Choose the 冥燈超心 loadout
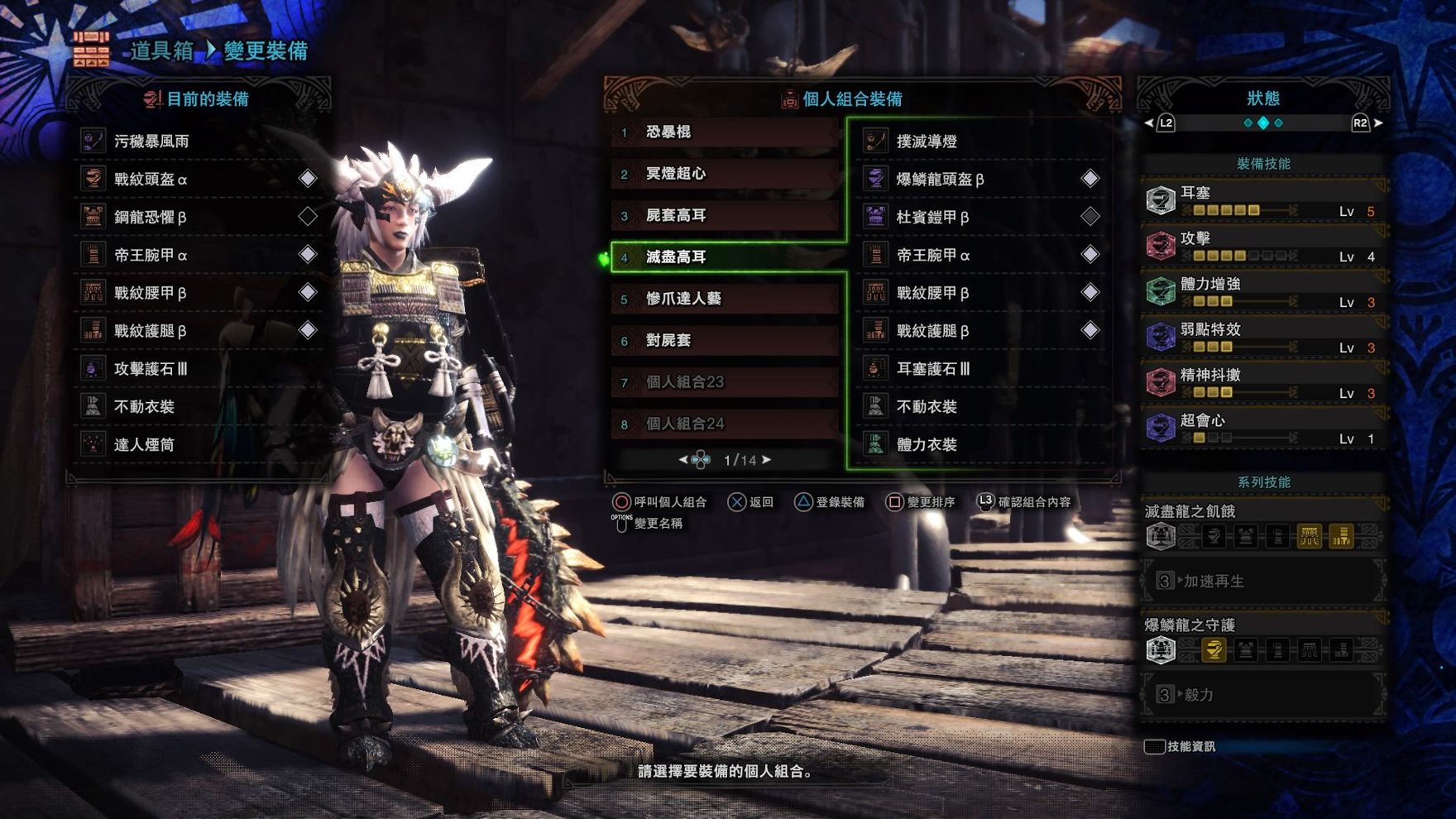The image size is (1456, 819). click(x=724, y=174)
